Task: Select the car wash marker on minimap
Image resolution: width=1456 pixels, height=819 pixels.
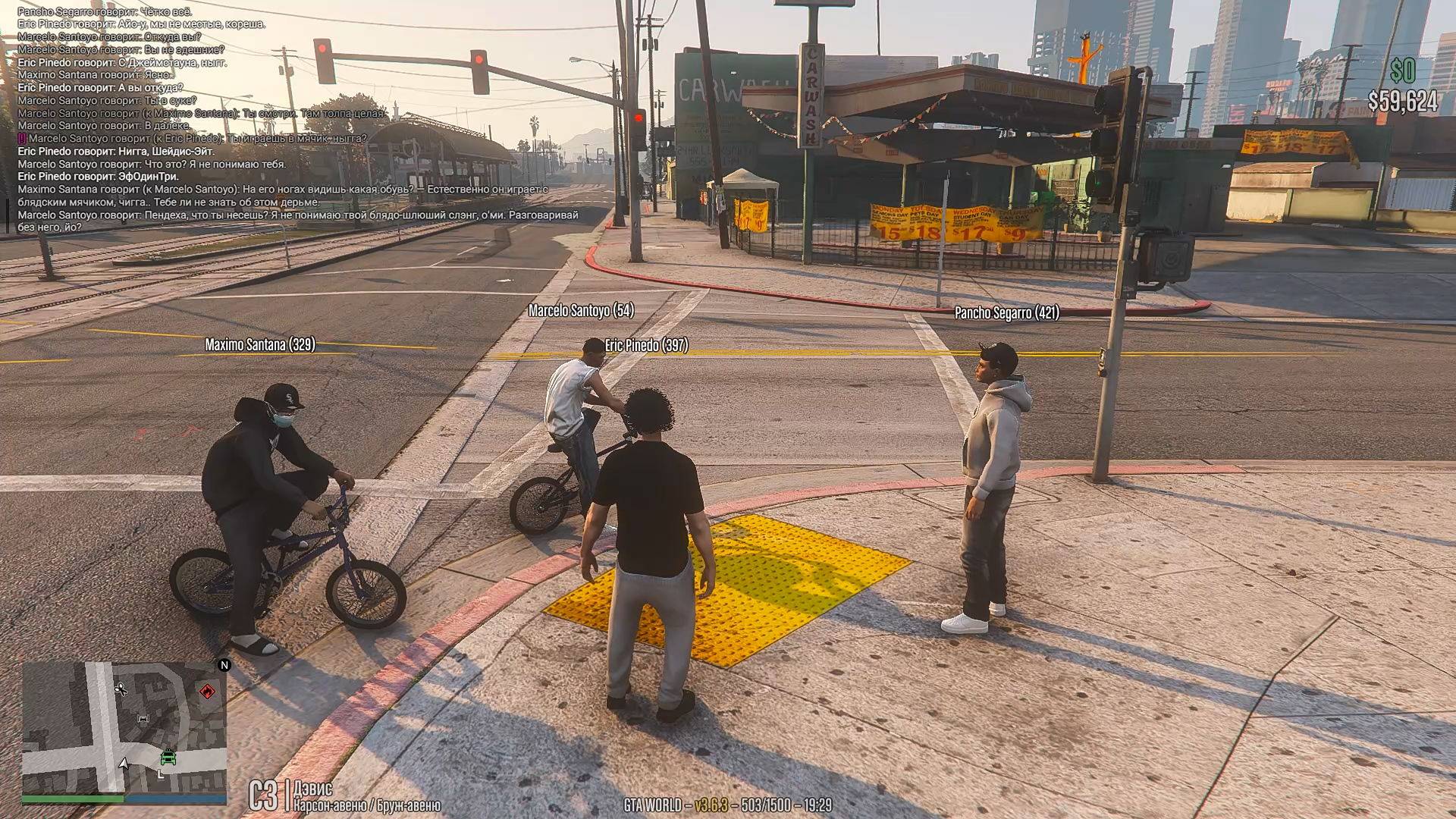Action: coord(143,718)
